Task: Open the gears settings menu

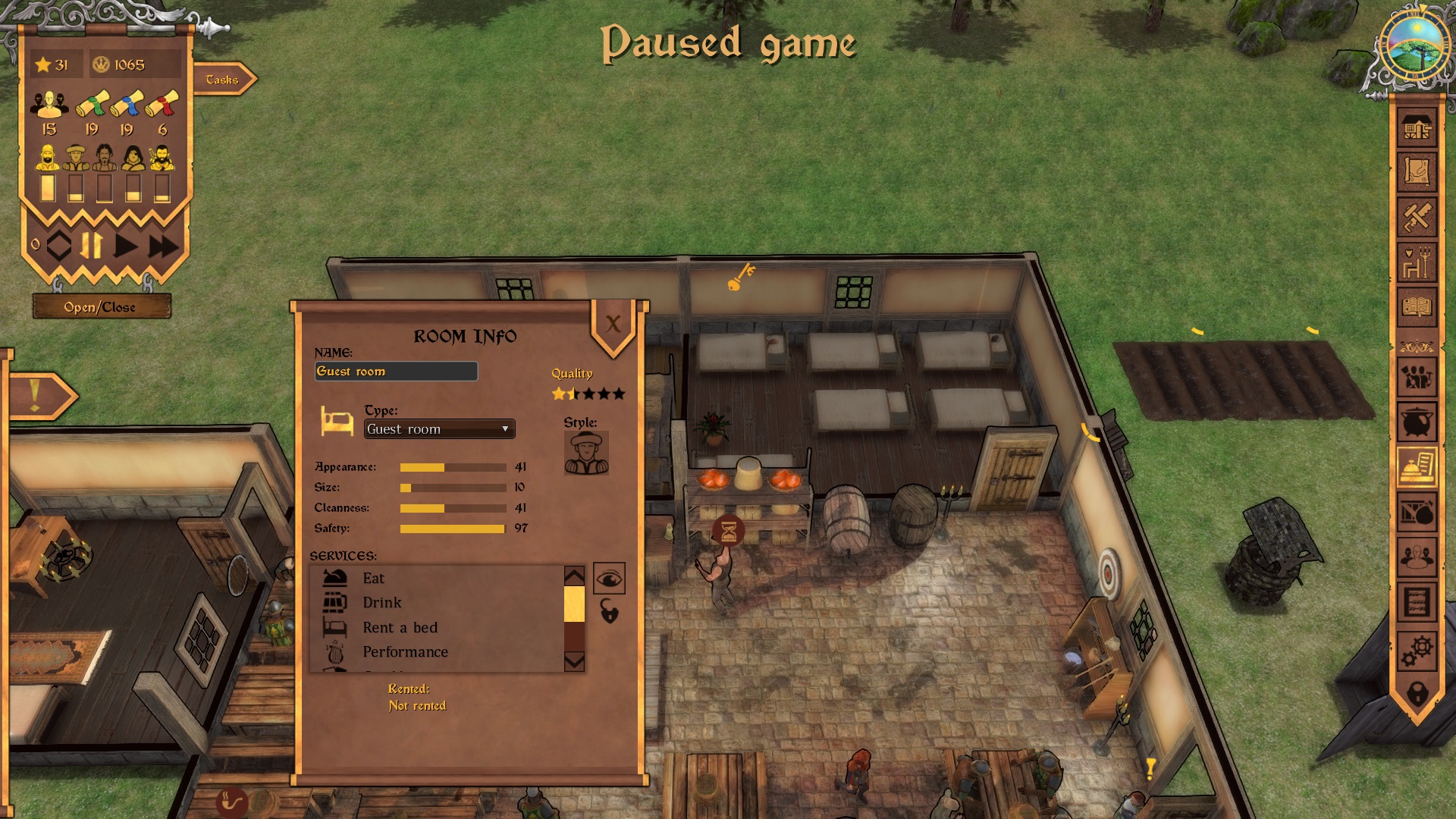Action: click(1417, 649)
